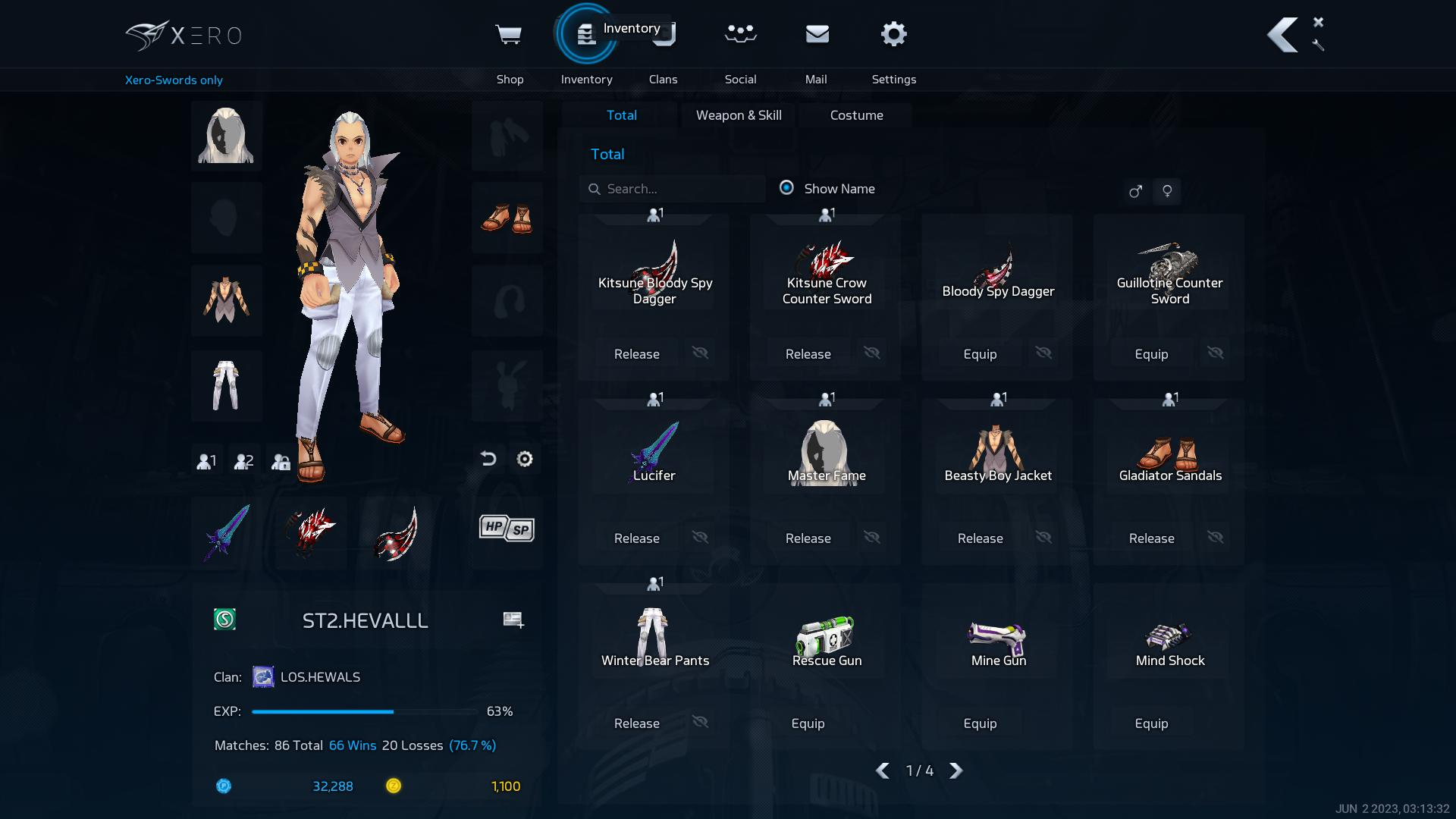Click the large back arrow button

(1282, 35)
